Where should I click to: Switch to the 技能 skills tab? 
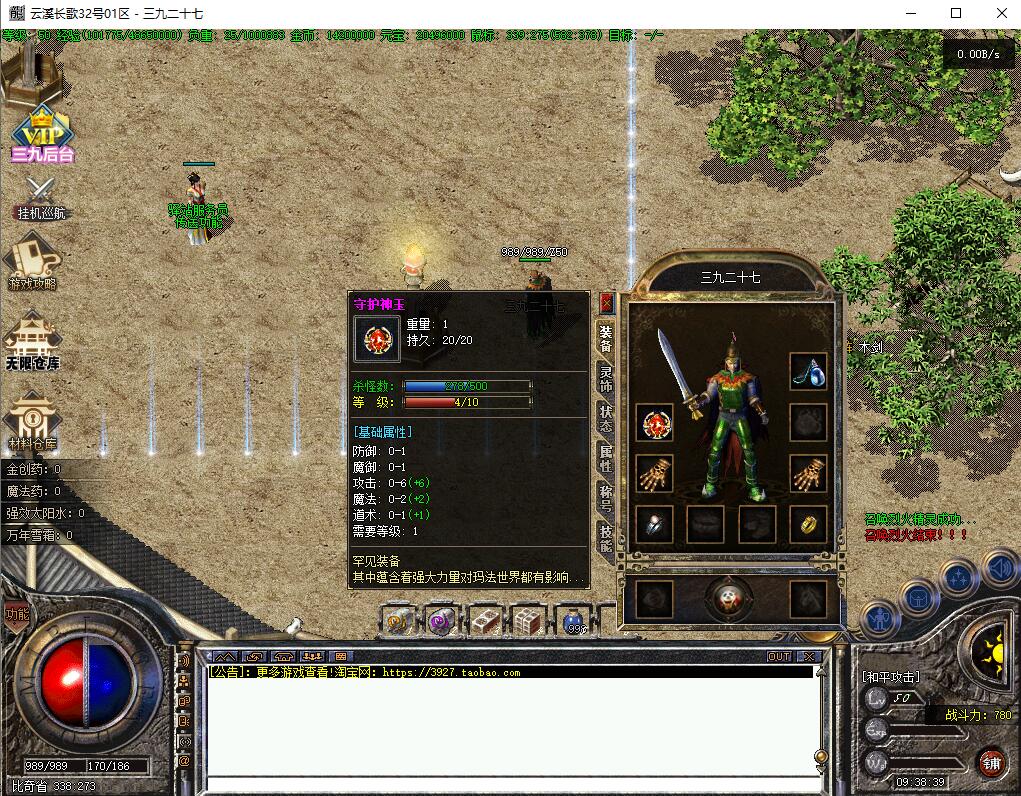click(x=606, y=537)
